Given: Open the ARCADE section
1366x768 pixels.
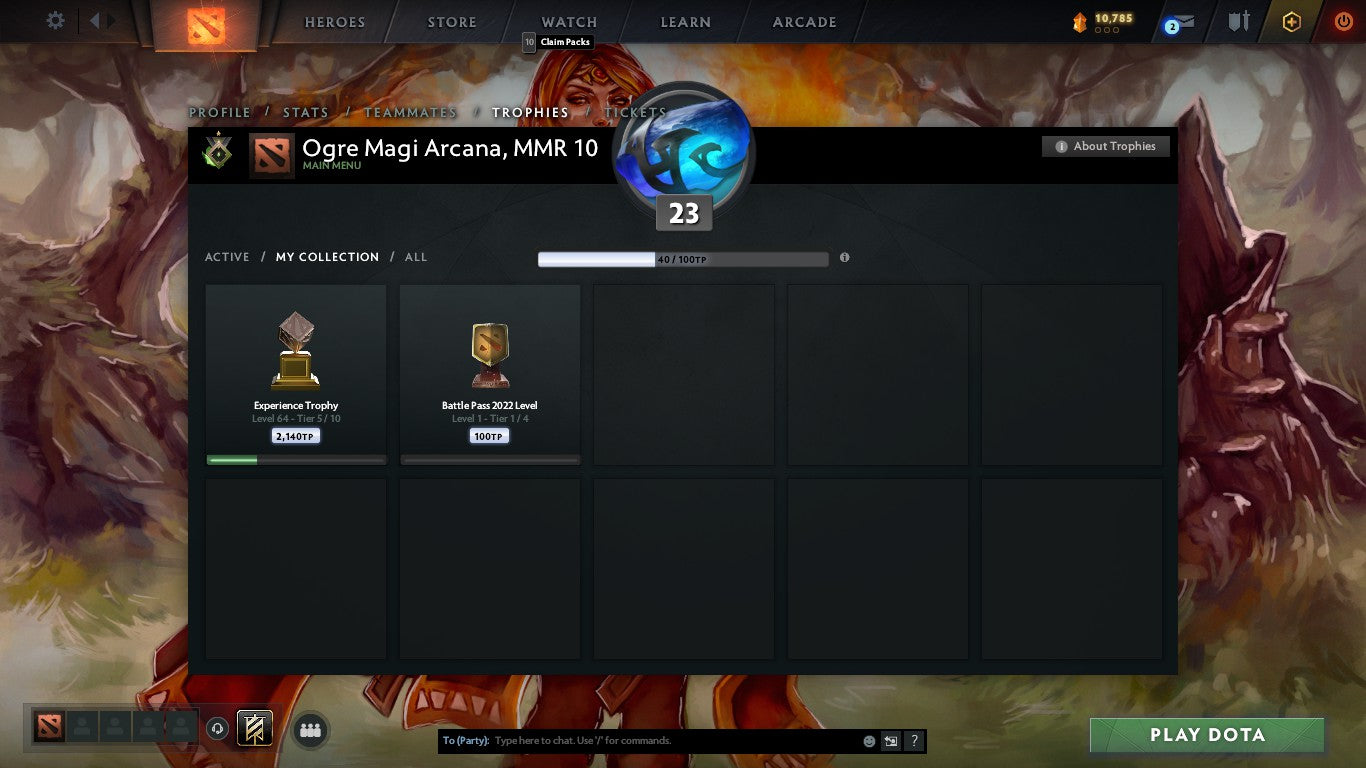Looking at the screenshot, I should pyautogui.click(x=803, y=21).
